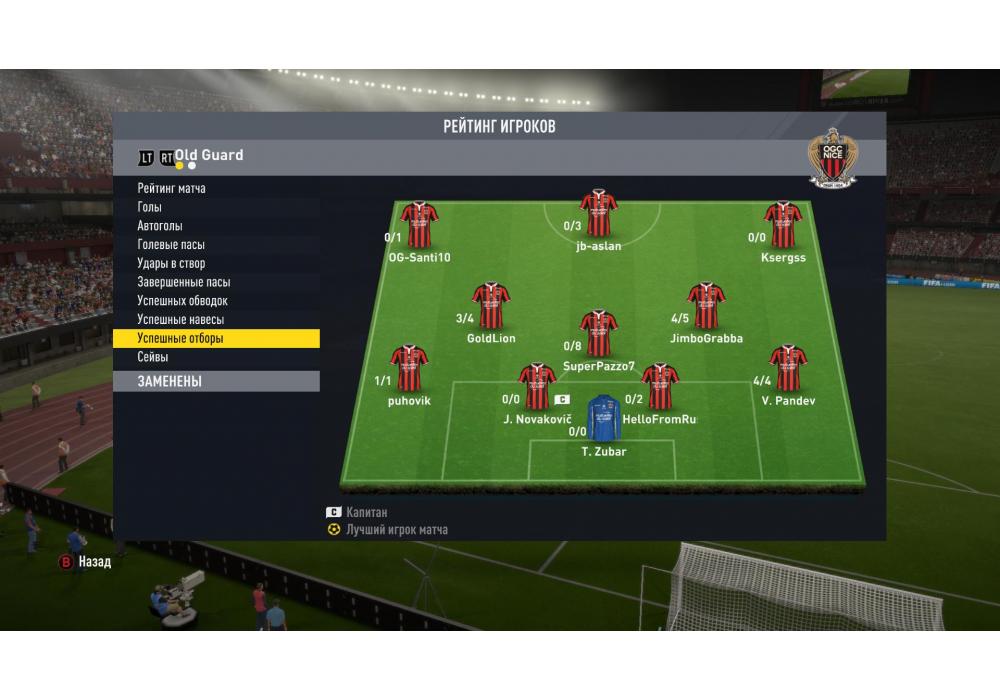1000x700 pixels.
Task: Select the Сейвы stat category
Action: click(153, 357)
